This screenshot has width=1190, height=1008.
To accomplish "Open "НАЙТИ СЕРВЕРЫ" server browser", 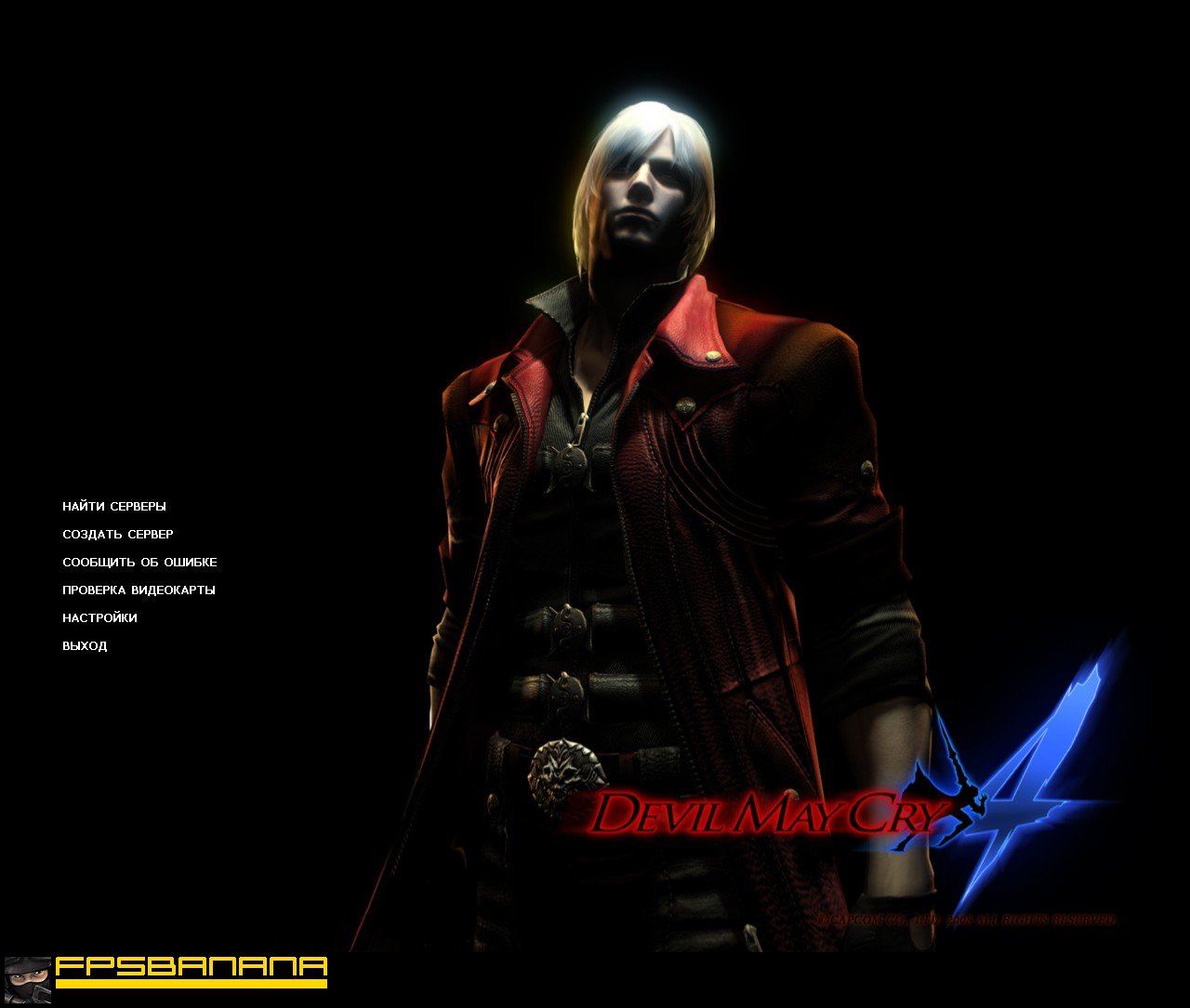I will coord(113,506).
